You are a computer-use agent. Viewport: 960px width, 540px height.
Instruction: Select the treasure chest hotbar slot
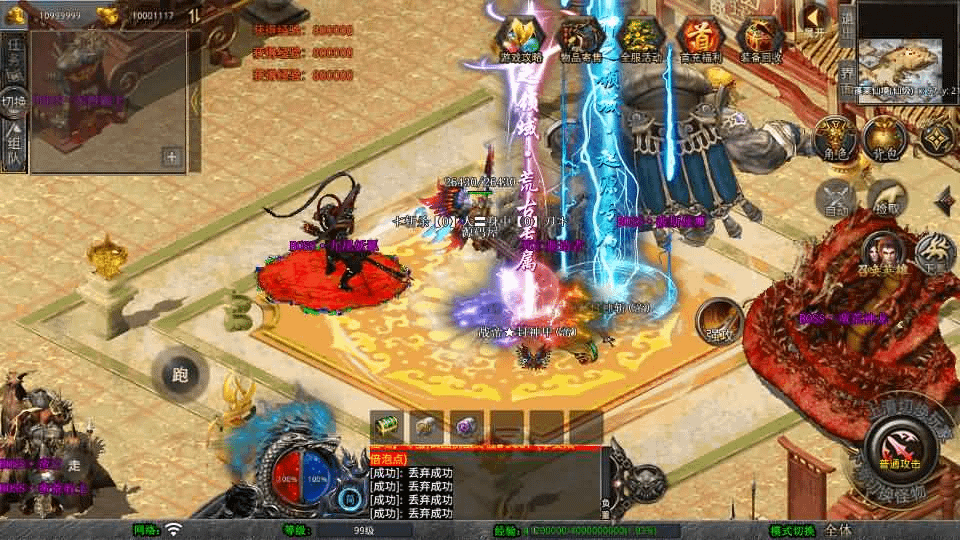click(387, 427)
